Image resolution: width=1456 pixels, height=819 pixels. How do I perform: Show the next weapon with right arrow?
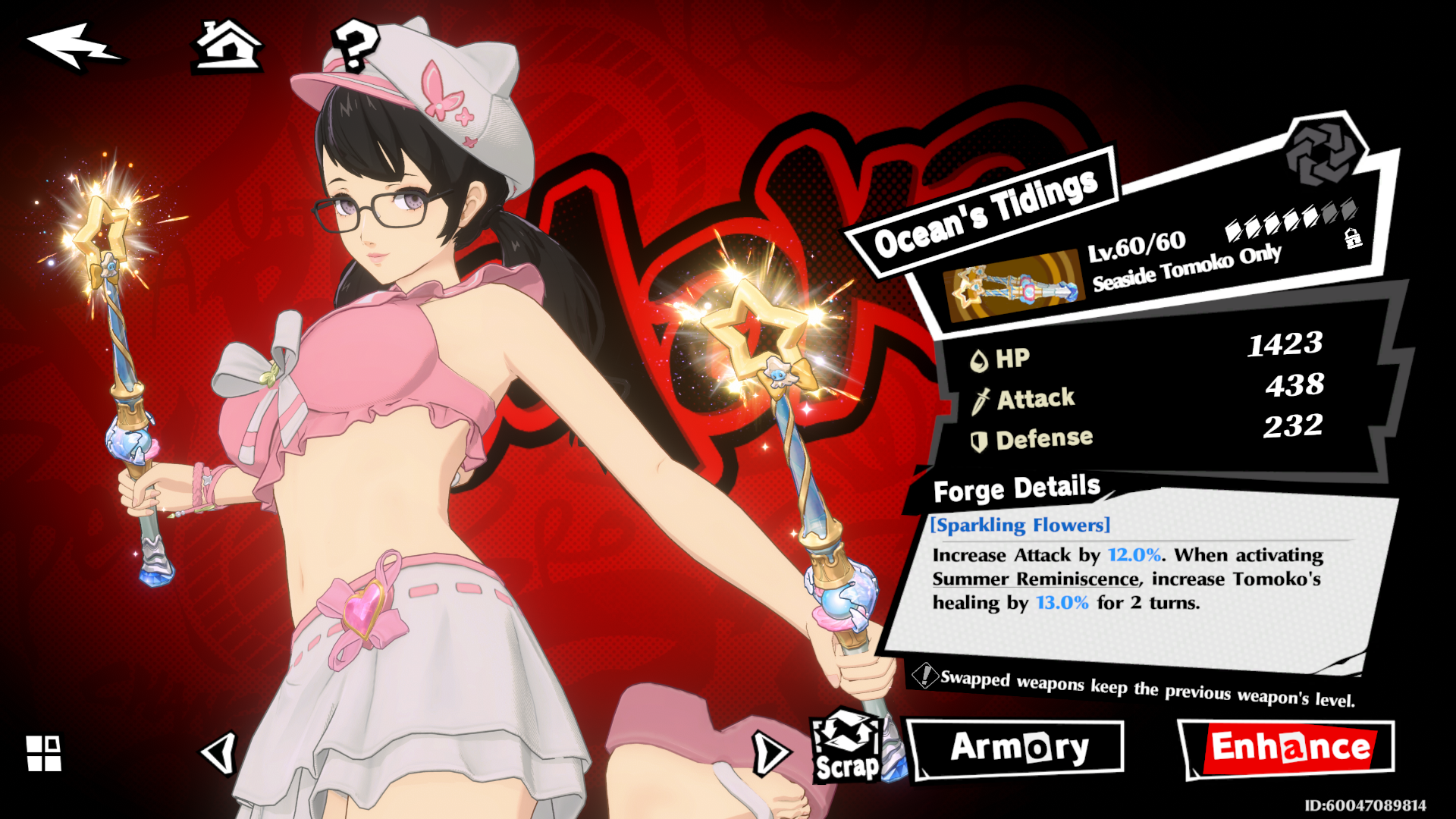click(770, 753)
